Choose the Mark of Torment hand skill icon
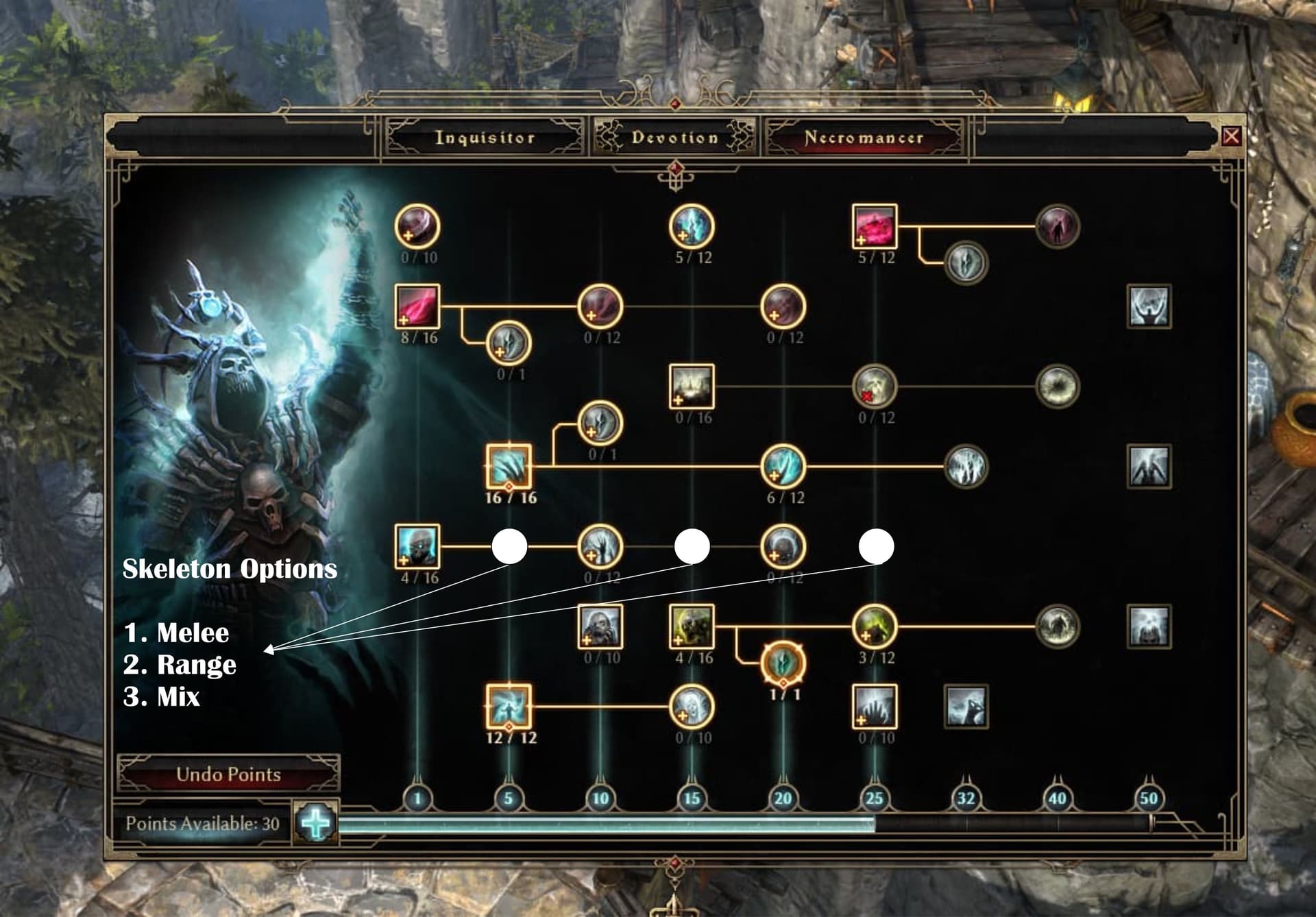This screenshot has width=1316, height=917. click(875, 707)
